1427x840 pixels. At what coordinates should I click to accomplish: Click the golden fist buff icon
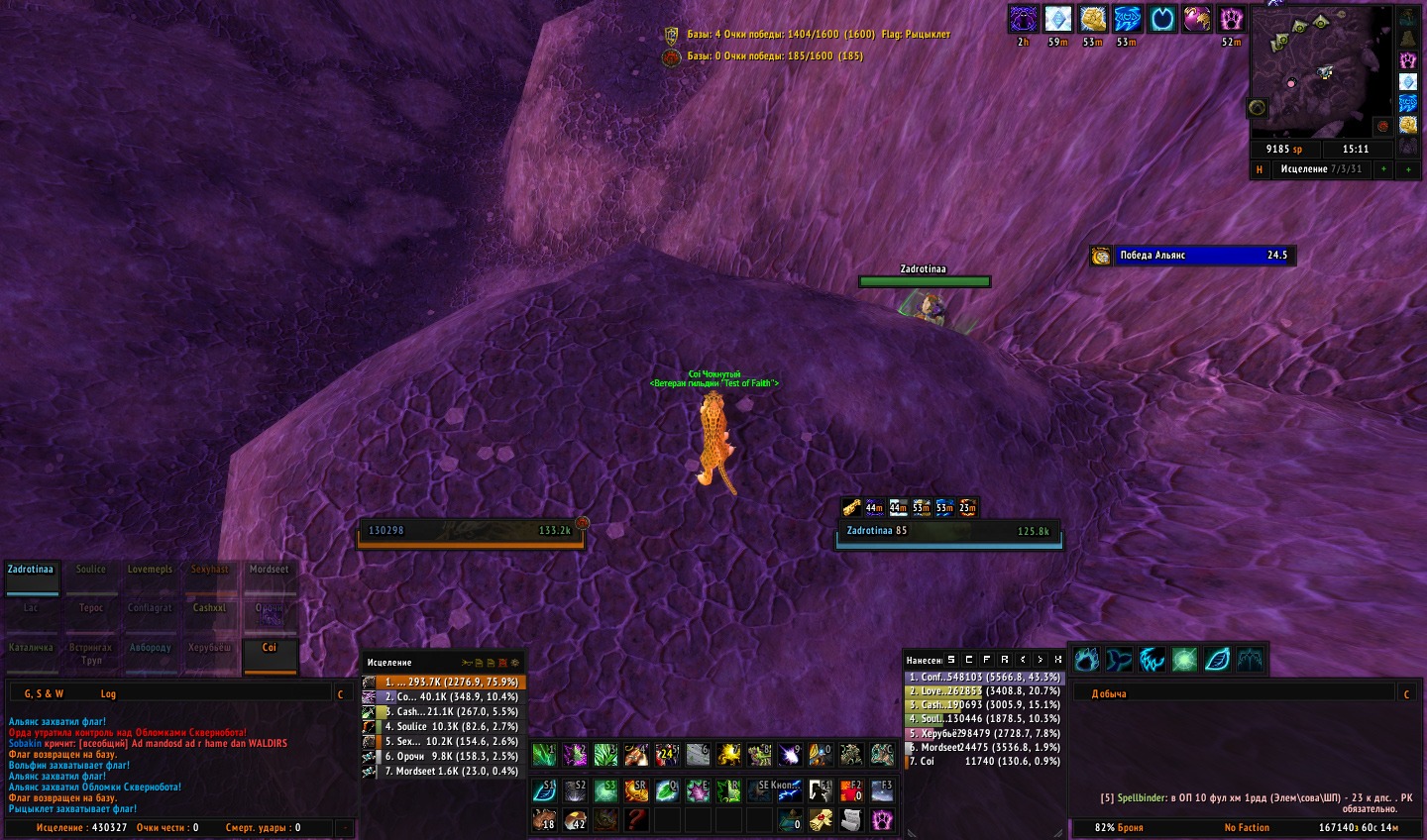1093,19
